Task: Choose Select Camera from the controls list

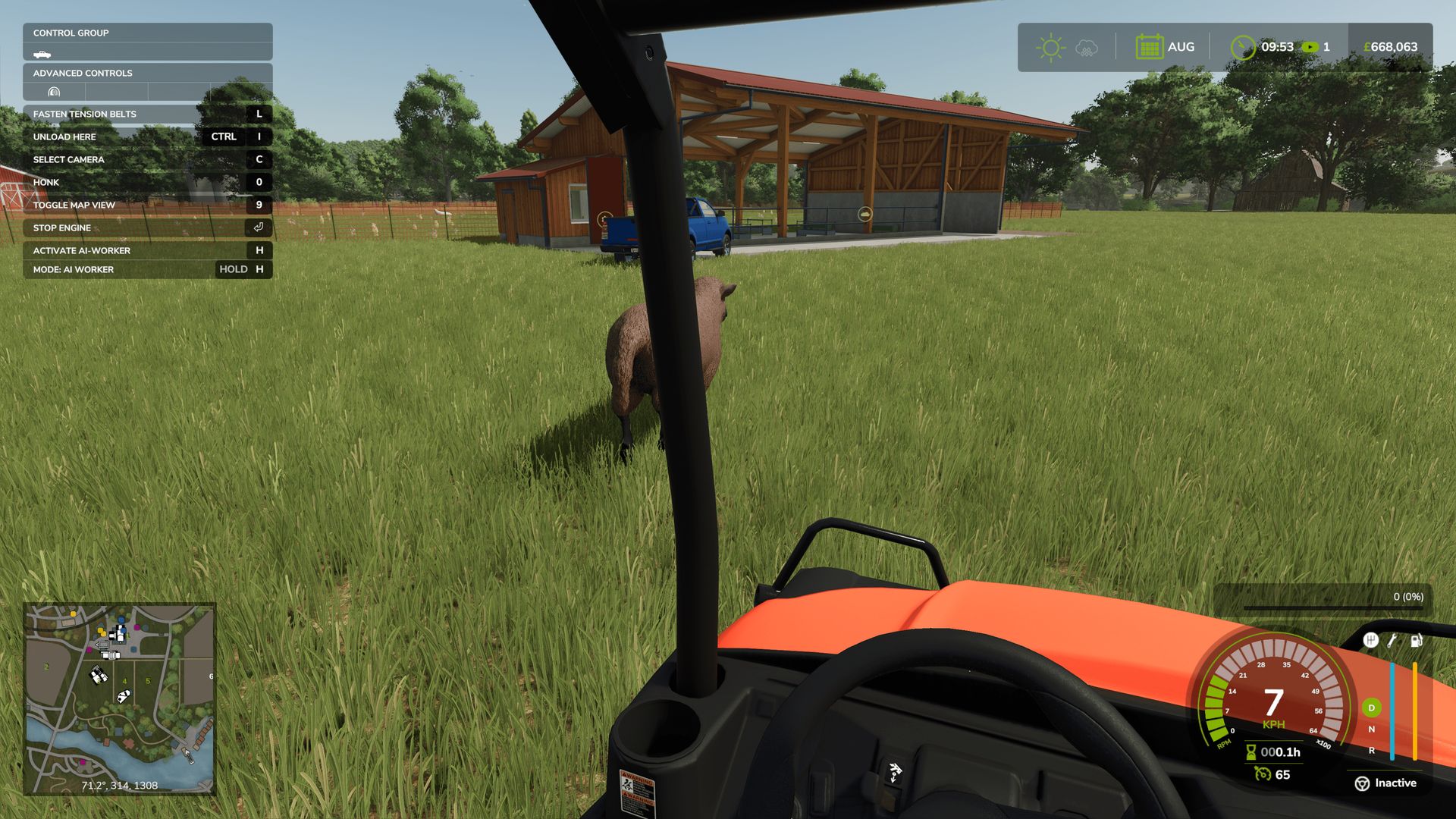Action: click(x=146, y=159)
